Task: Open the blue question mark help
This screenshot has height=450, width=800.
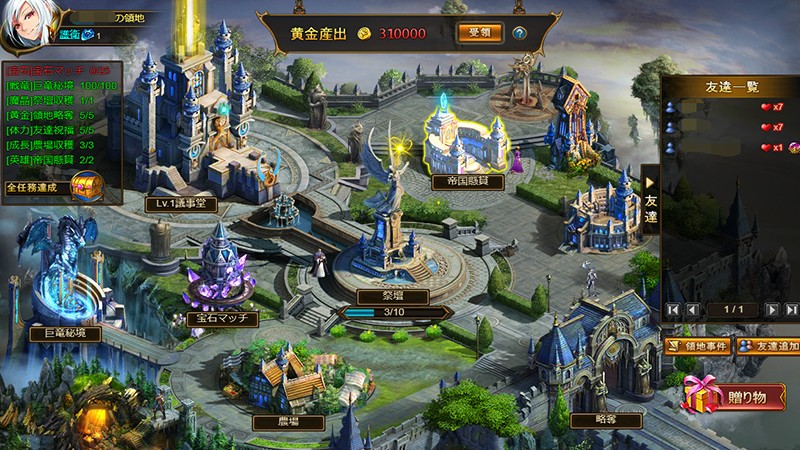Action: pos(520,33)
